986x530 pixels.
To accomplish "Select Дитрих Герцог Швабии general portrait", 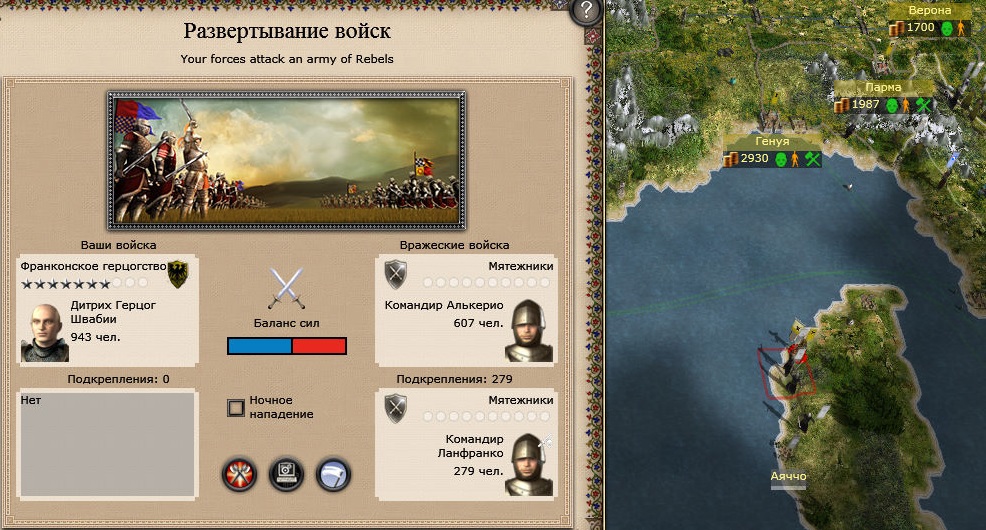I will point(45,331).
